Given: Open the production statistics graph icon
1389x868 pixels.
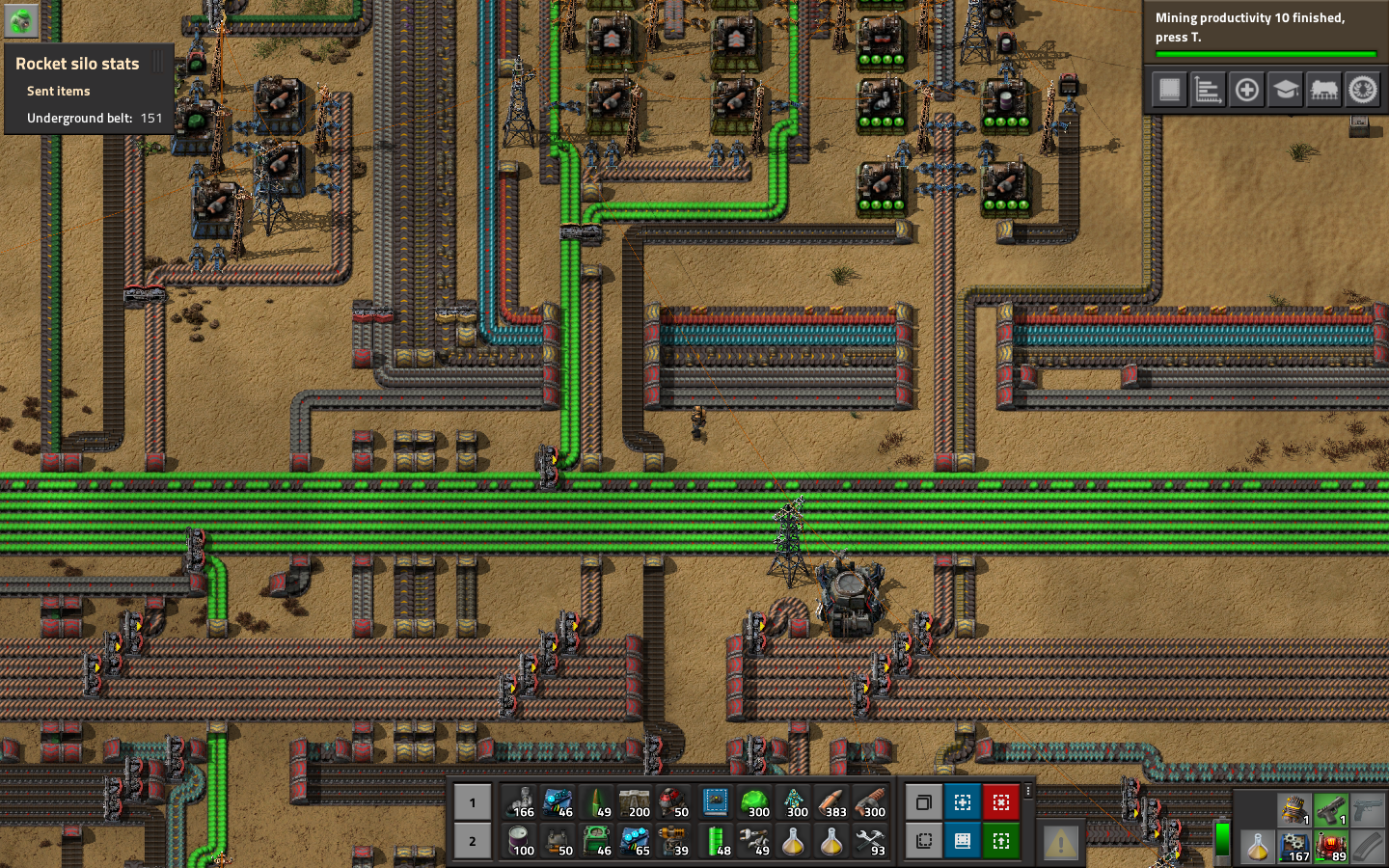Looking at the screenshot, I should 1207,90.
